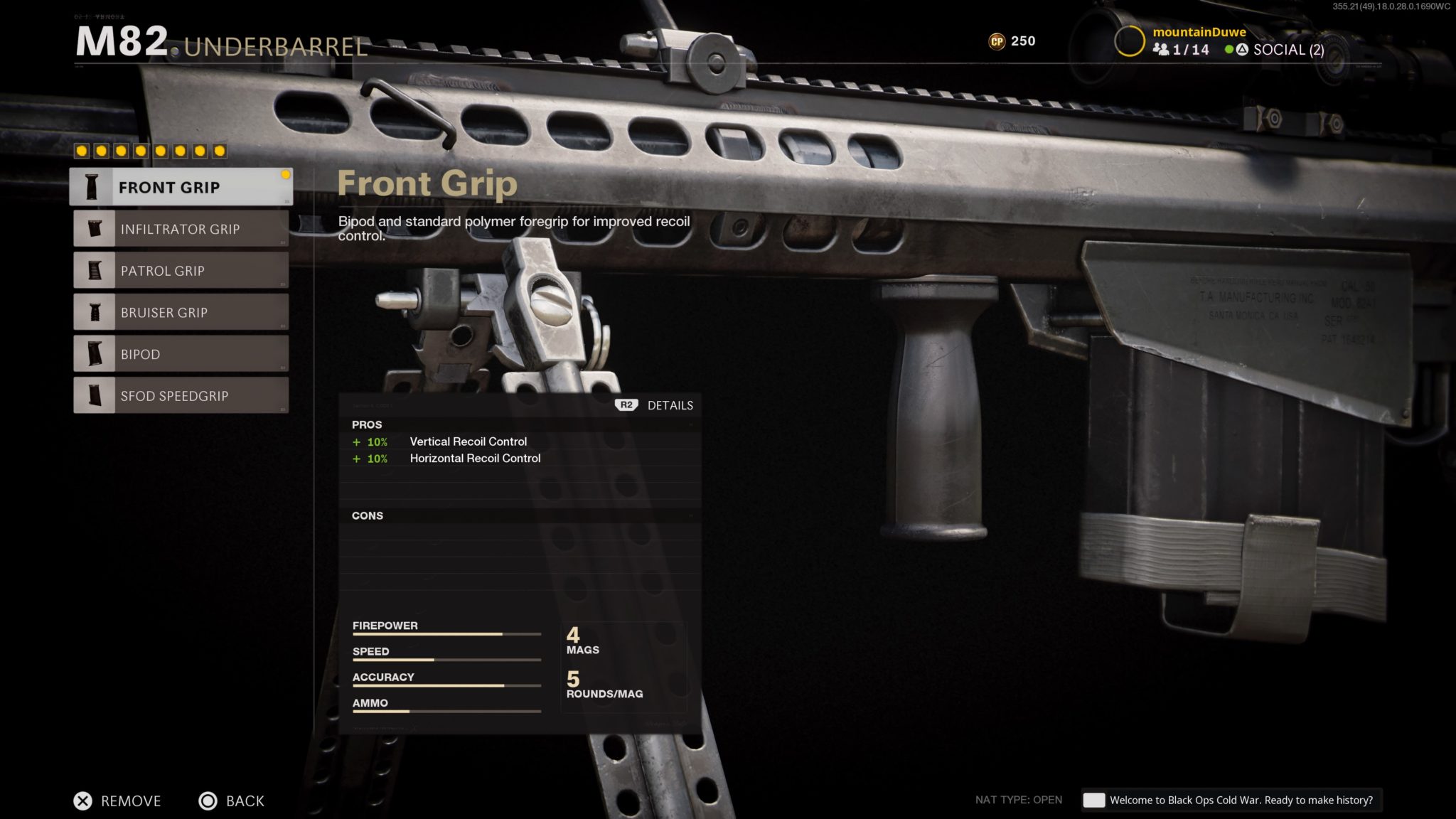Select the Front Grip attachment icon
Viewport: 1456px width, 819px height.
[x=93, y=187]
